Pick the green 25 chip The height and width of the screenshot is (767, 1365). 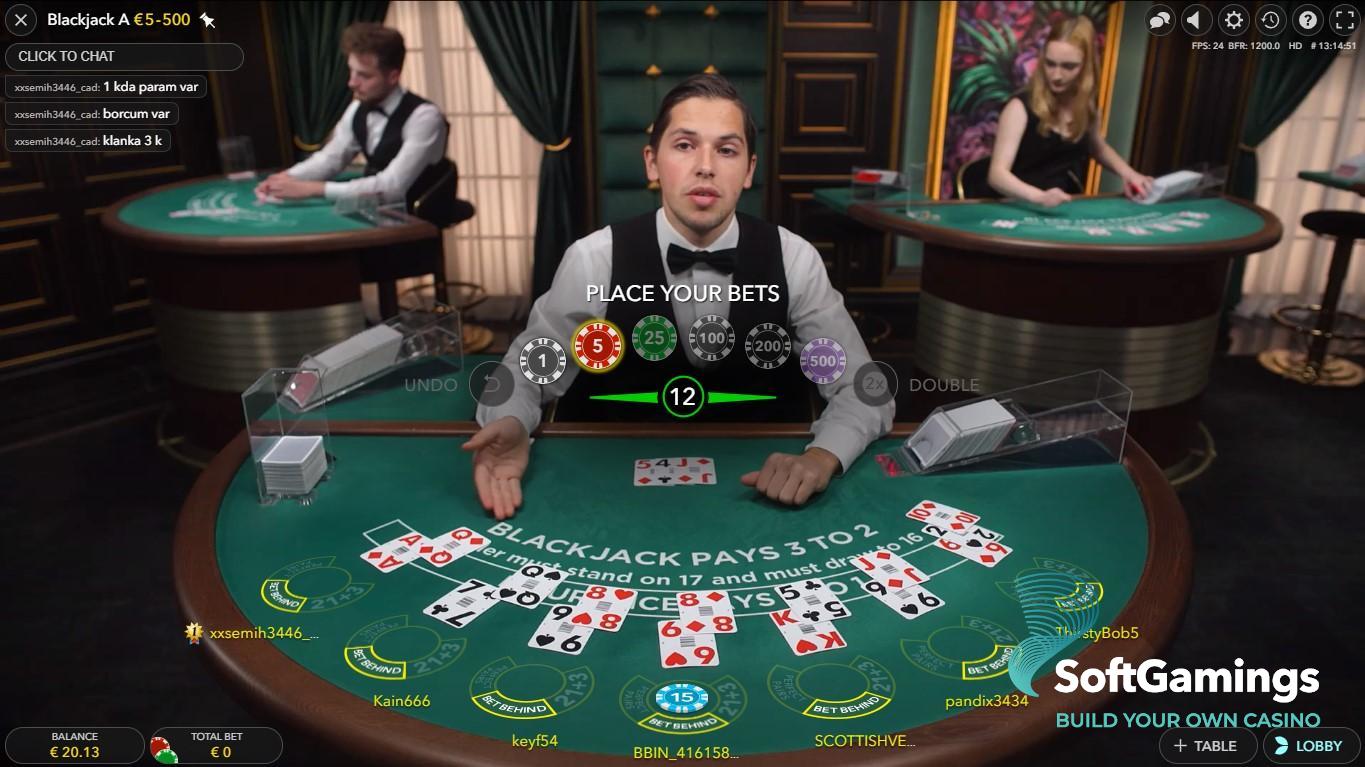(653, 337)
